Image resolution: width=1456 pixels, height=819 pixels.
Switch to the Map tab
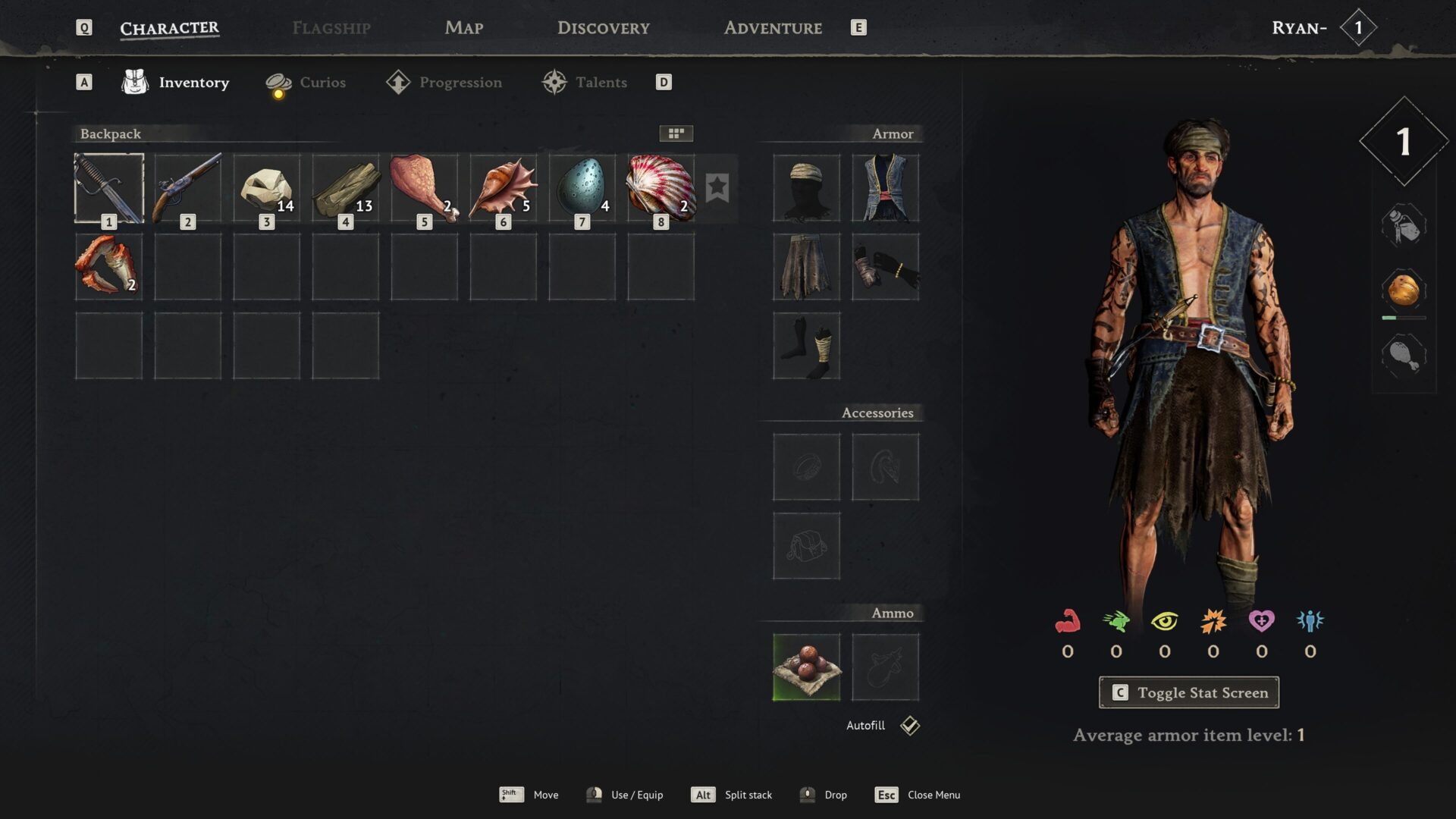(x=463, y=28)
